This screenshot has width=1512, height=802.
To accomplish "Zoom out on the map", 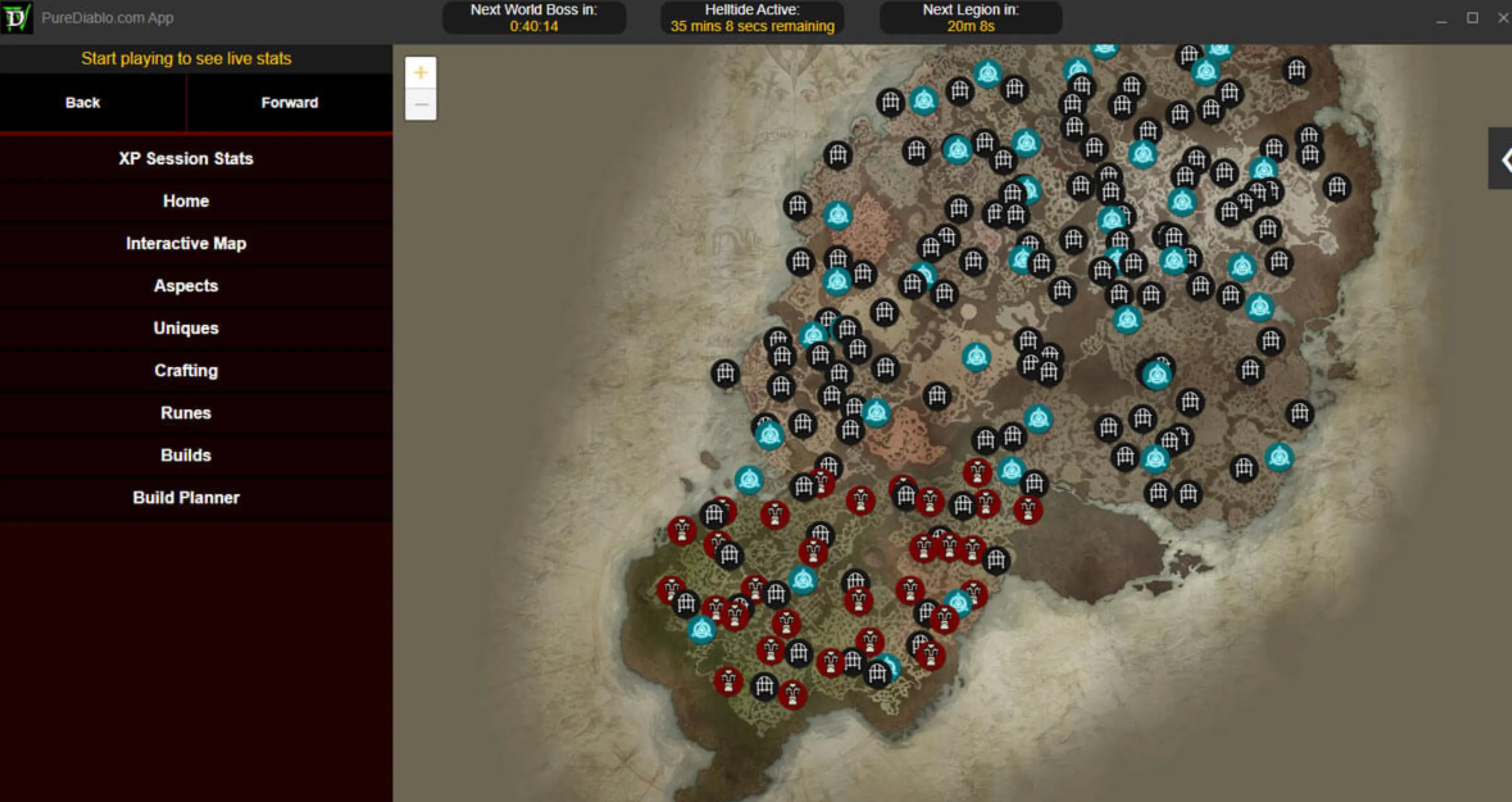I will pos(420,104).
